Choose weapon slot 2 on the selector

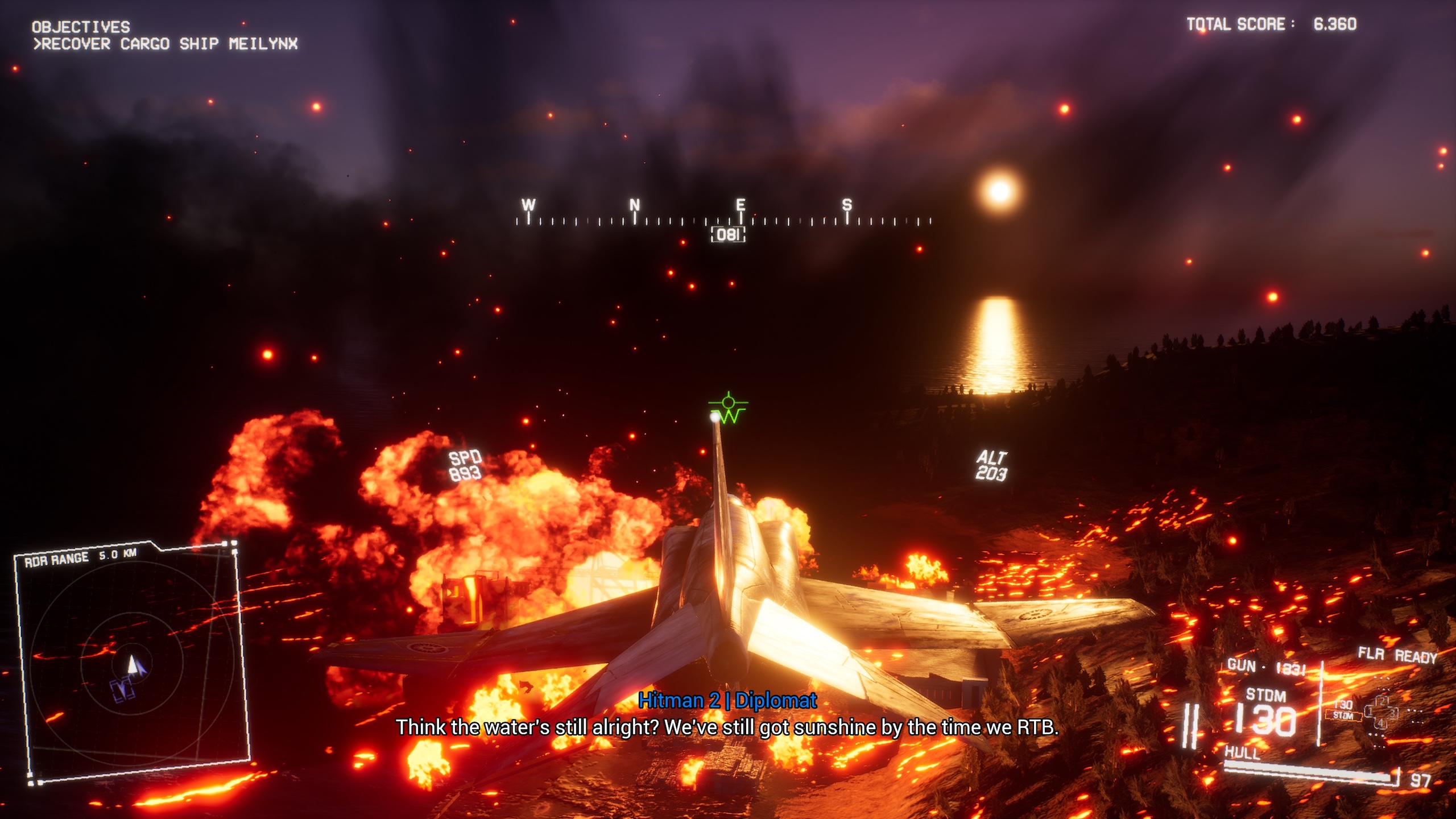pyautogui.click(x=1383, y=701)
